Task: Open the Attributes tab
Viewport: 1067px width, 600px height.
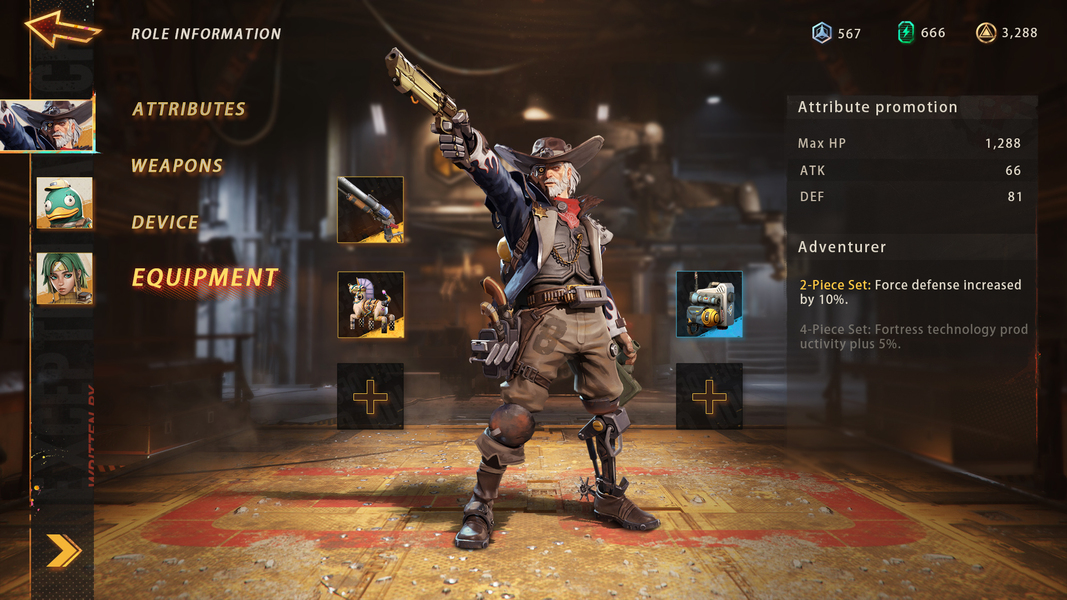Action: pyautogui.click(x=189, y=109)
